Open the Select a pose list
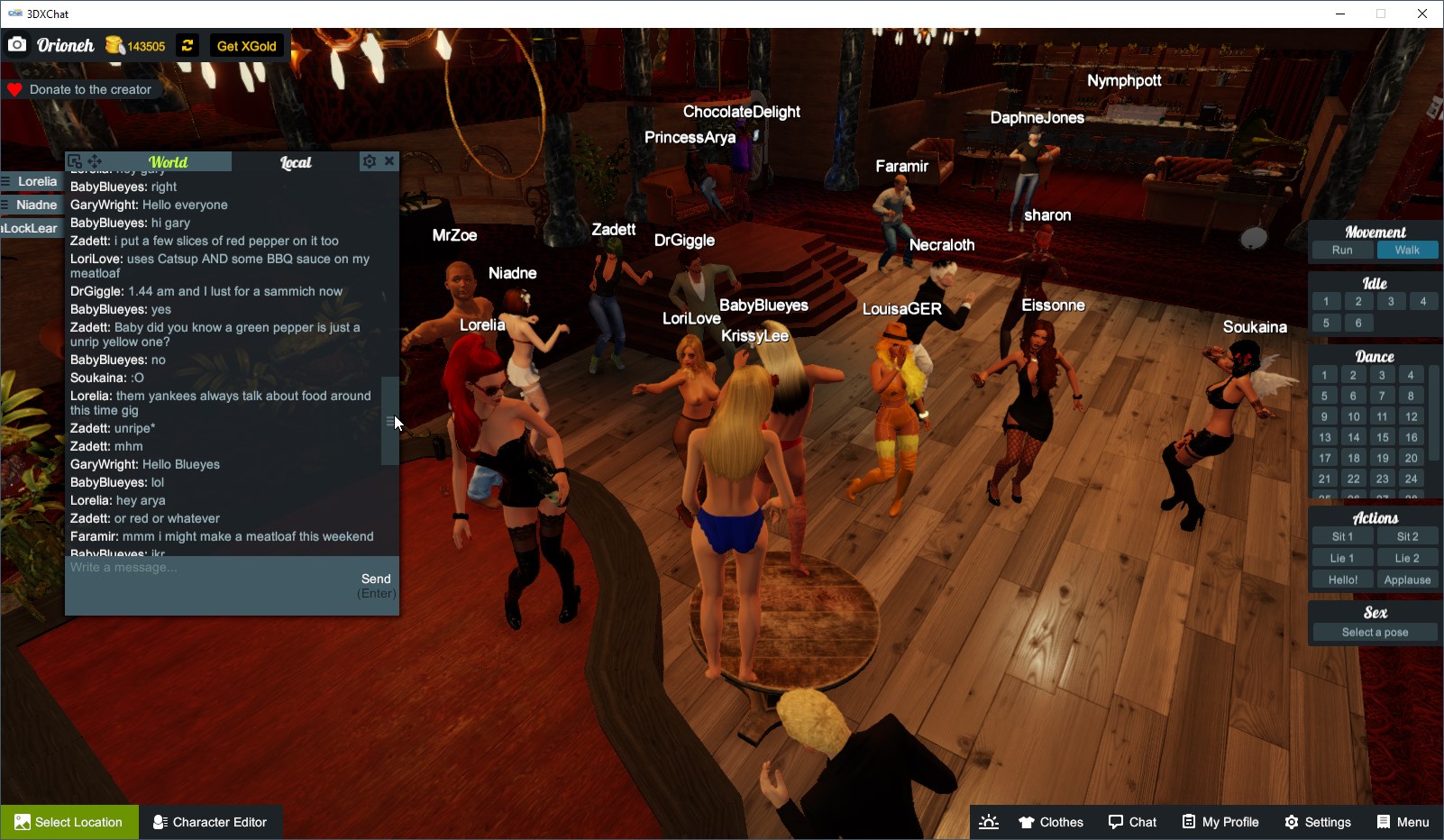This screenshot has width=1444, height=840. 1374,631
